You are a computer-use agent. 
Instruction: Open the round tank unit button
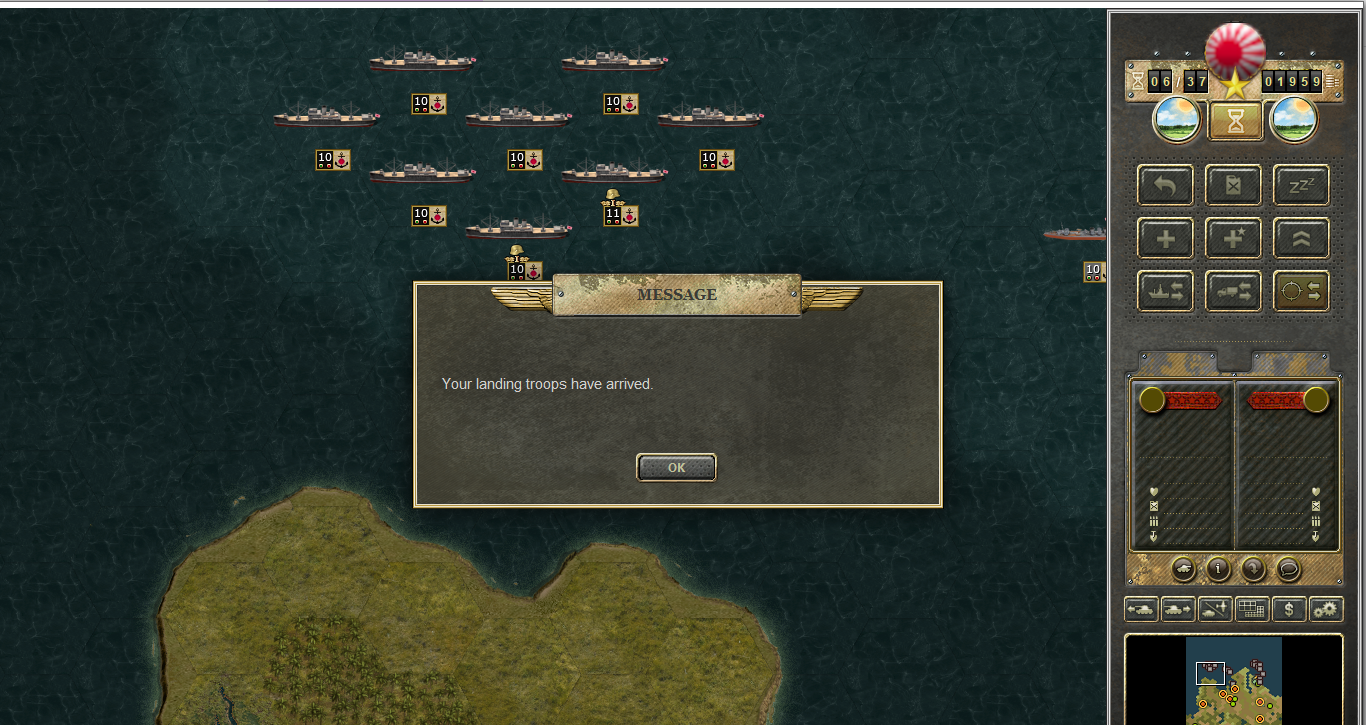1183,569
